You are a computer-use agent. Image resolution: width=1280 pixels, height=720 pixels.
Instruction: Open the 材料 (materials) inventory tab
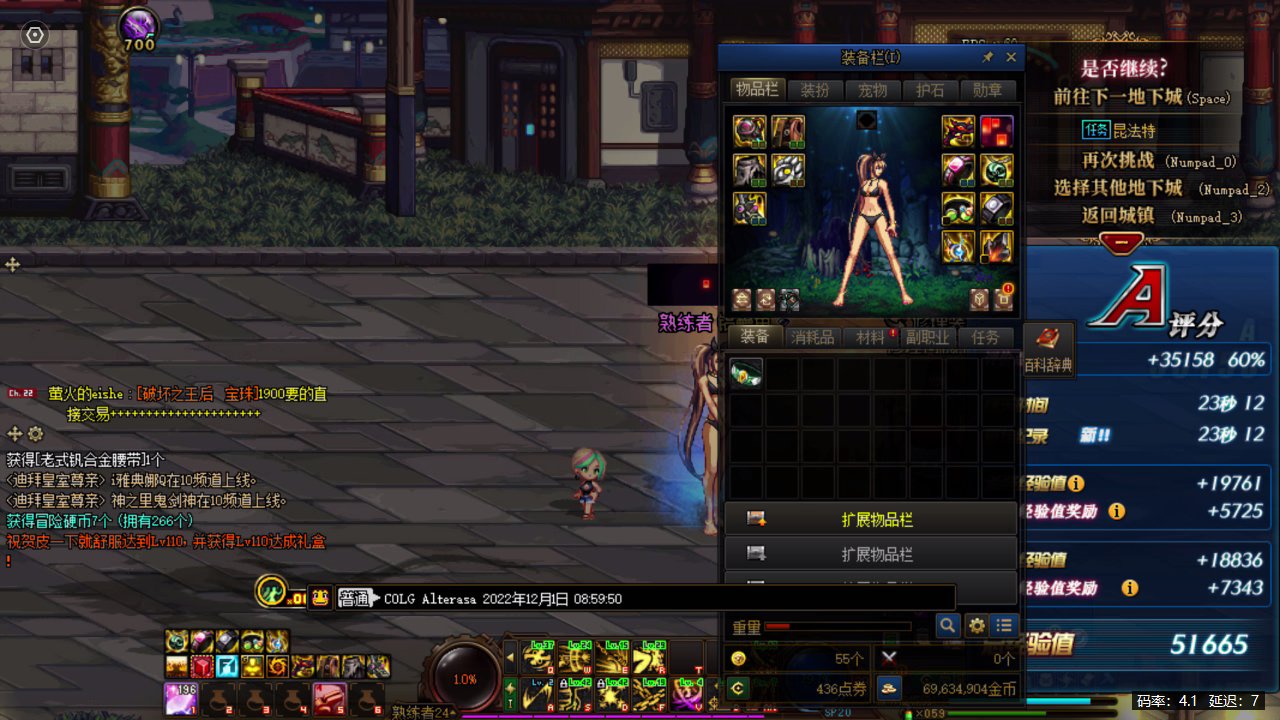coord(870,337)
